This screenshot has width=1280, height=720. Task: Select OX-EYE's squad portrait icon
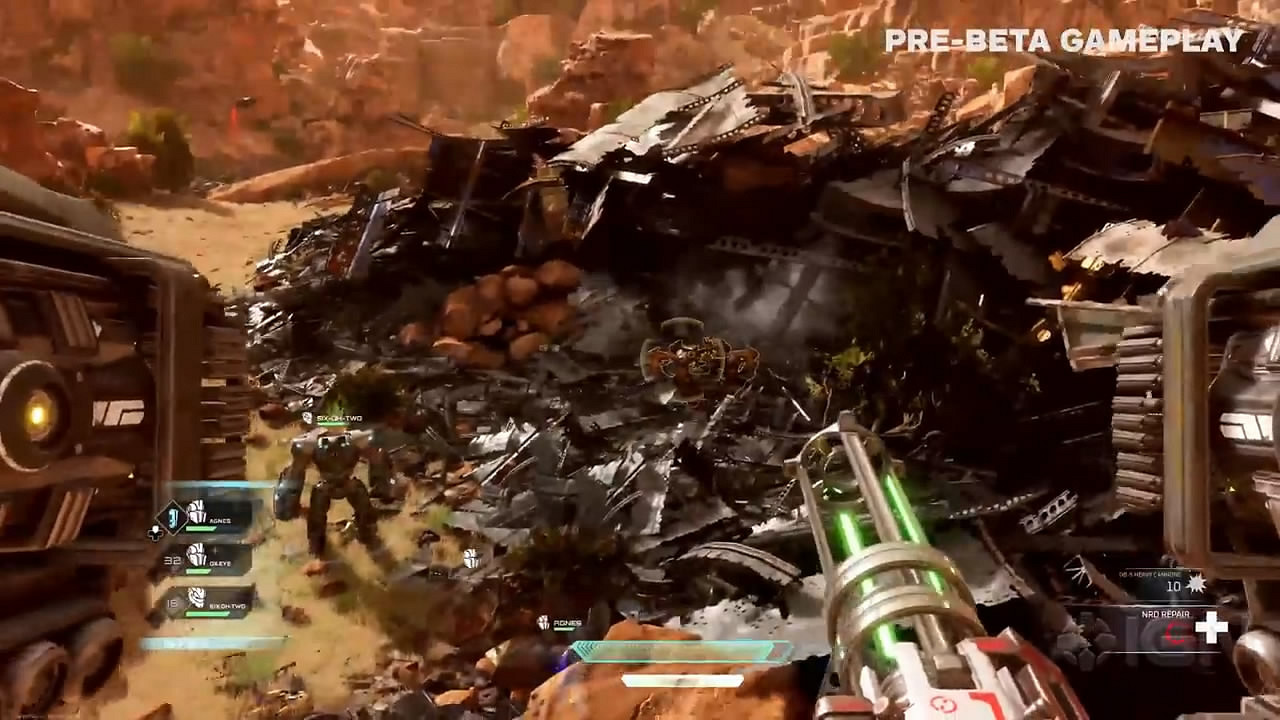point(195,556)
